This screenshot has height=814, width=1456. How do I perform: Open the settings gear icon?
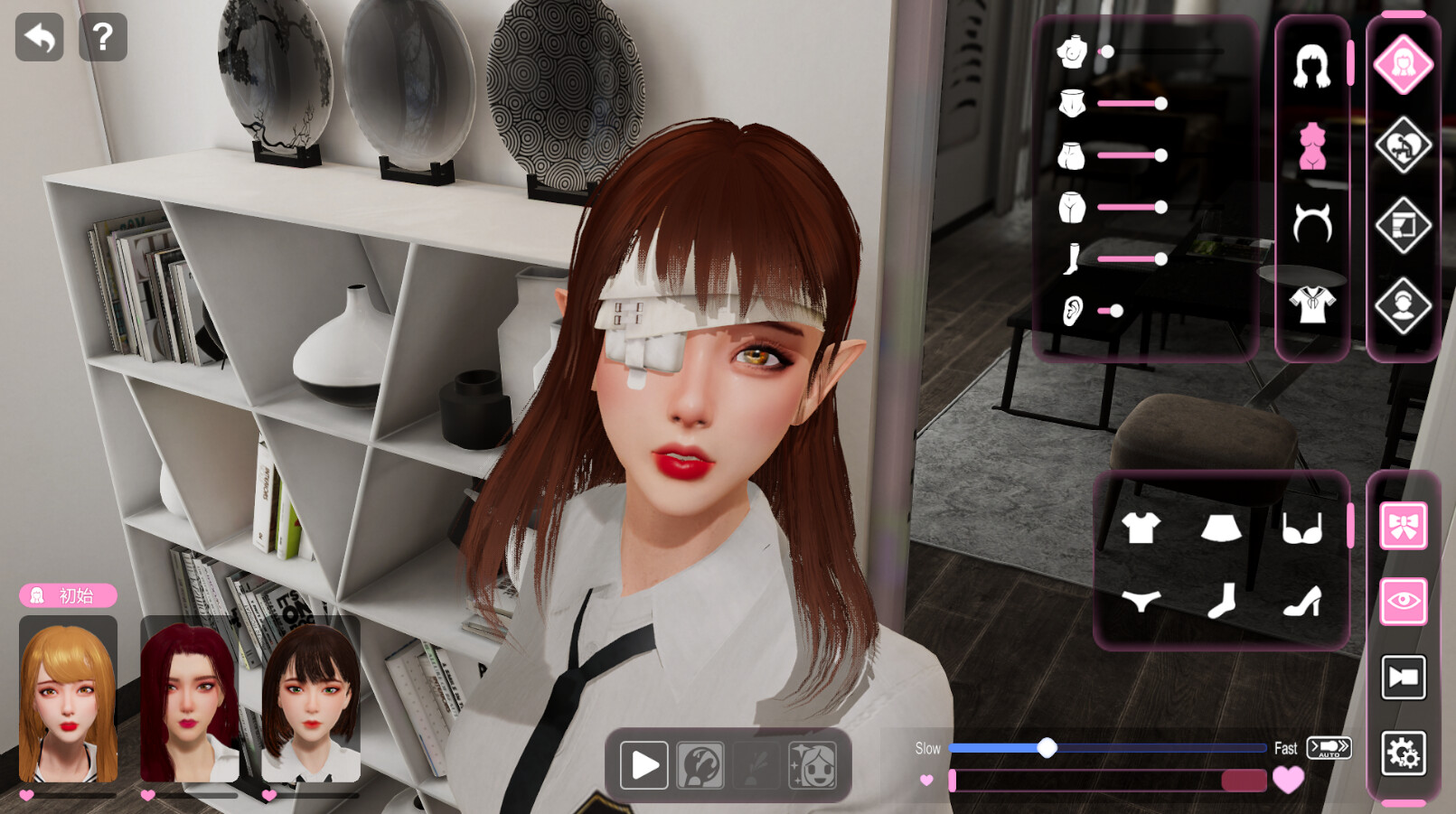[x=1403, y=750]
